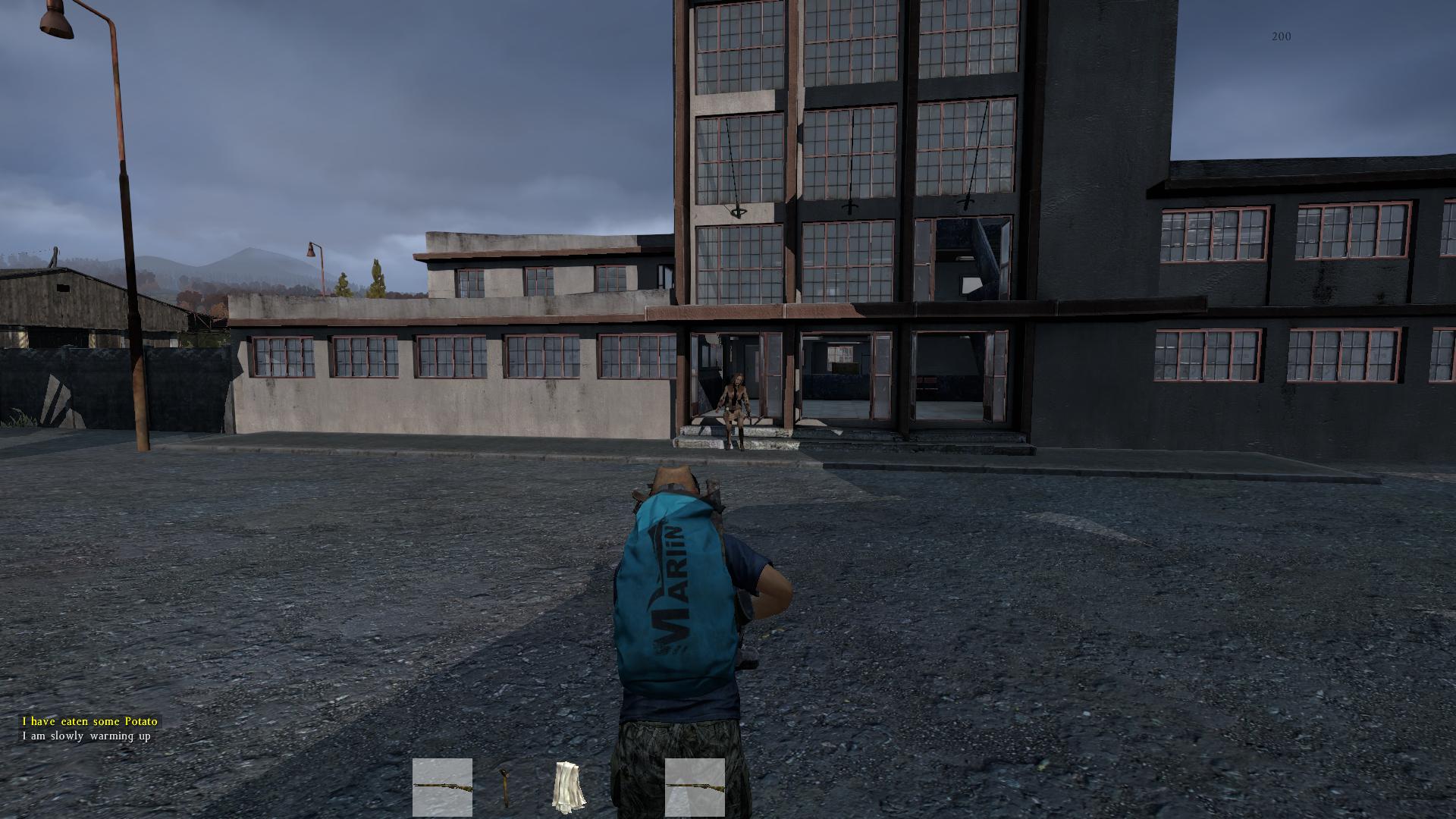This screenshot has height=819, width=1456.
Task: Click the 'I am slowly warming up' message
Action: coord(87,736)
